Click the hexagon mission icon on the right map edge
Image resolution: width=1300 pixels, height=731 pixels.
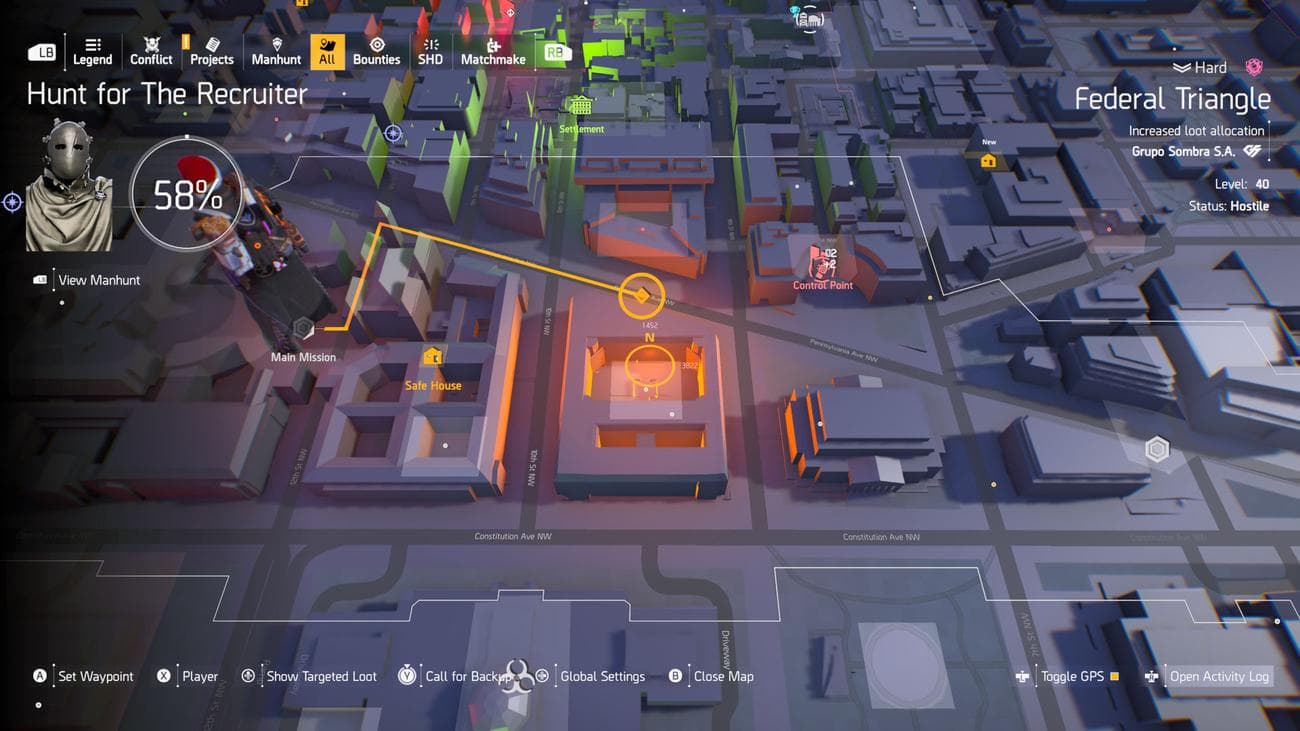pos(1157,449)
